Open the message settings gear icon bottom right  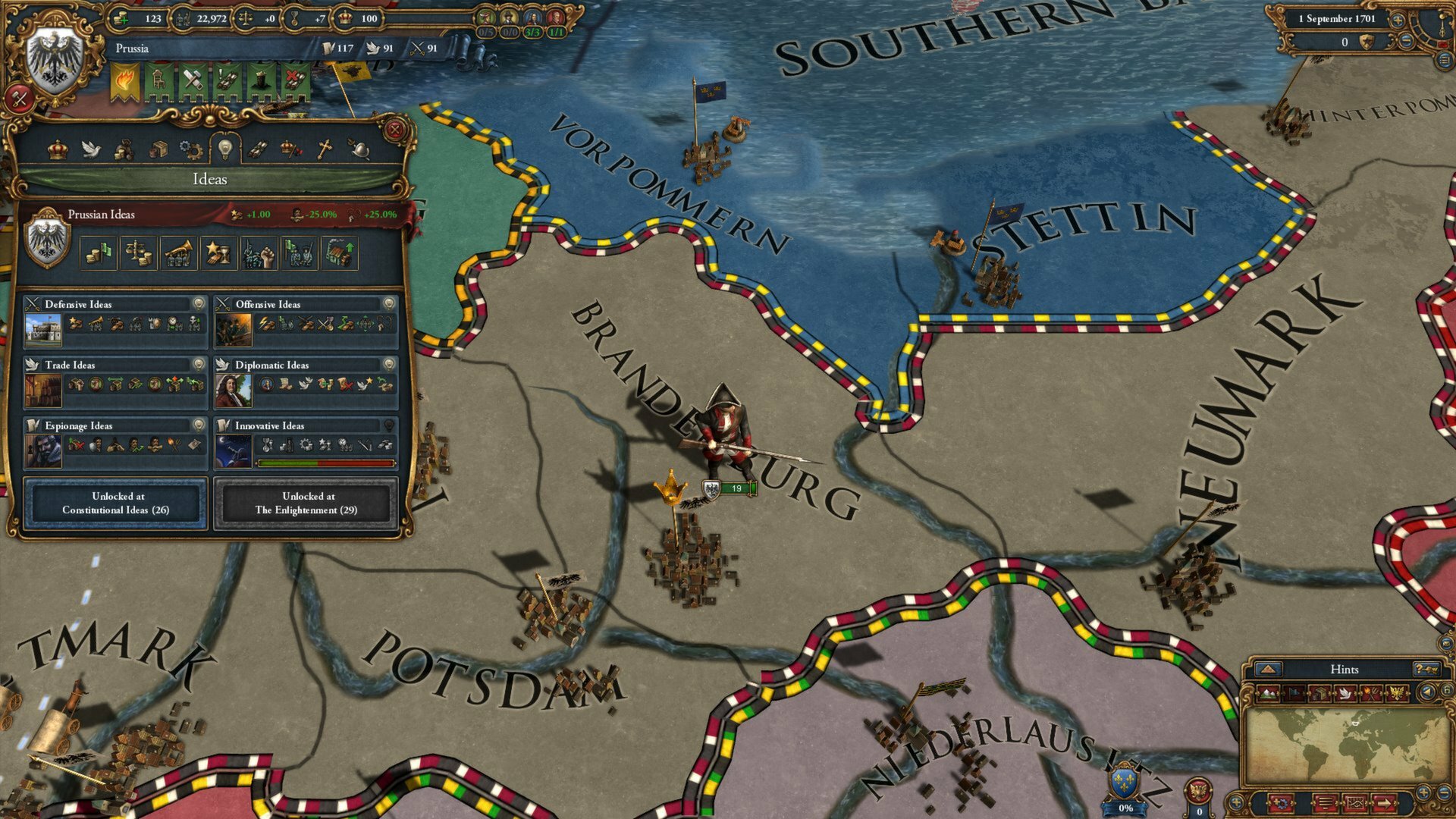[x=1281, y=805]
